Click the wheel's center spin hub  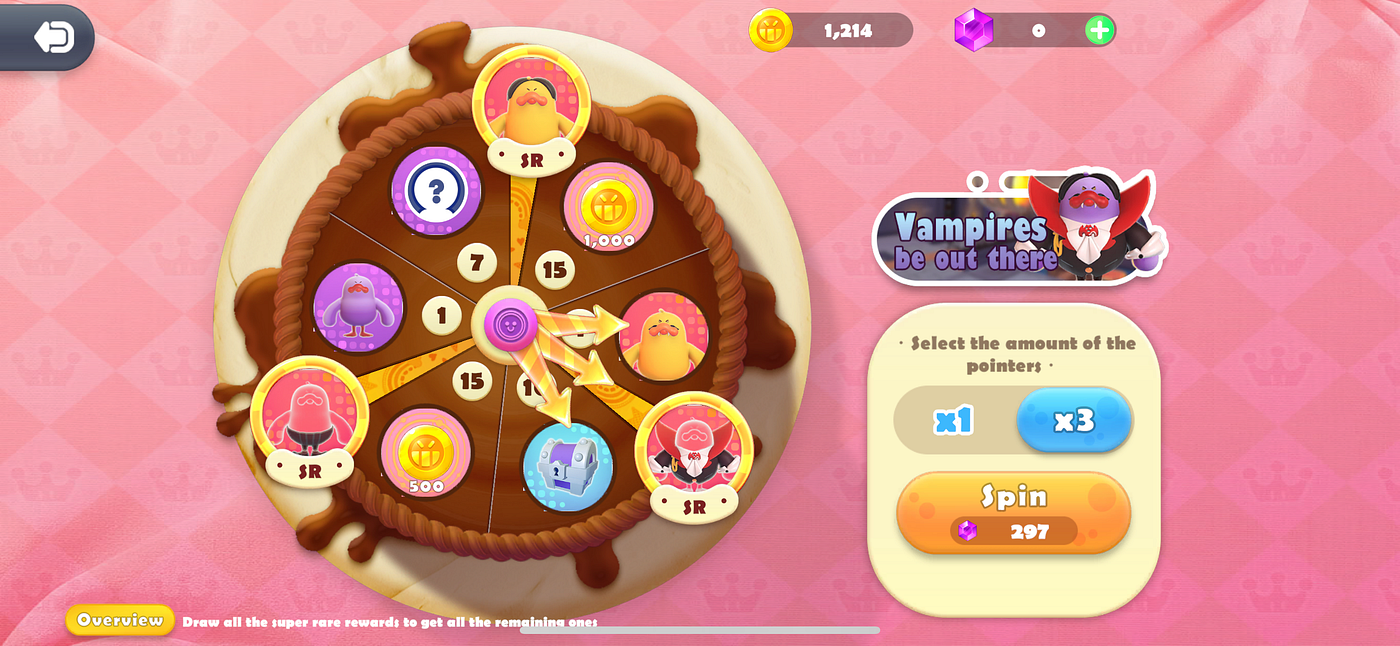[x=510, y=324]
